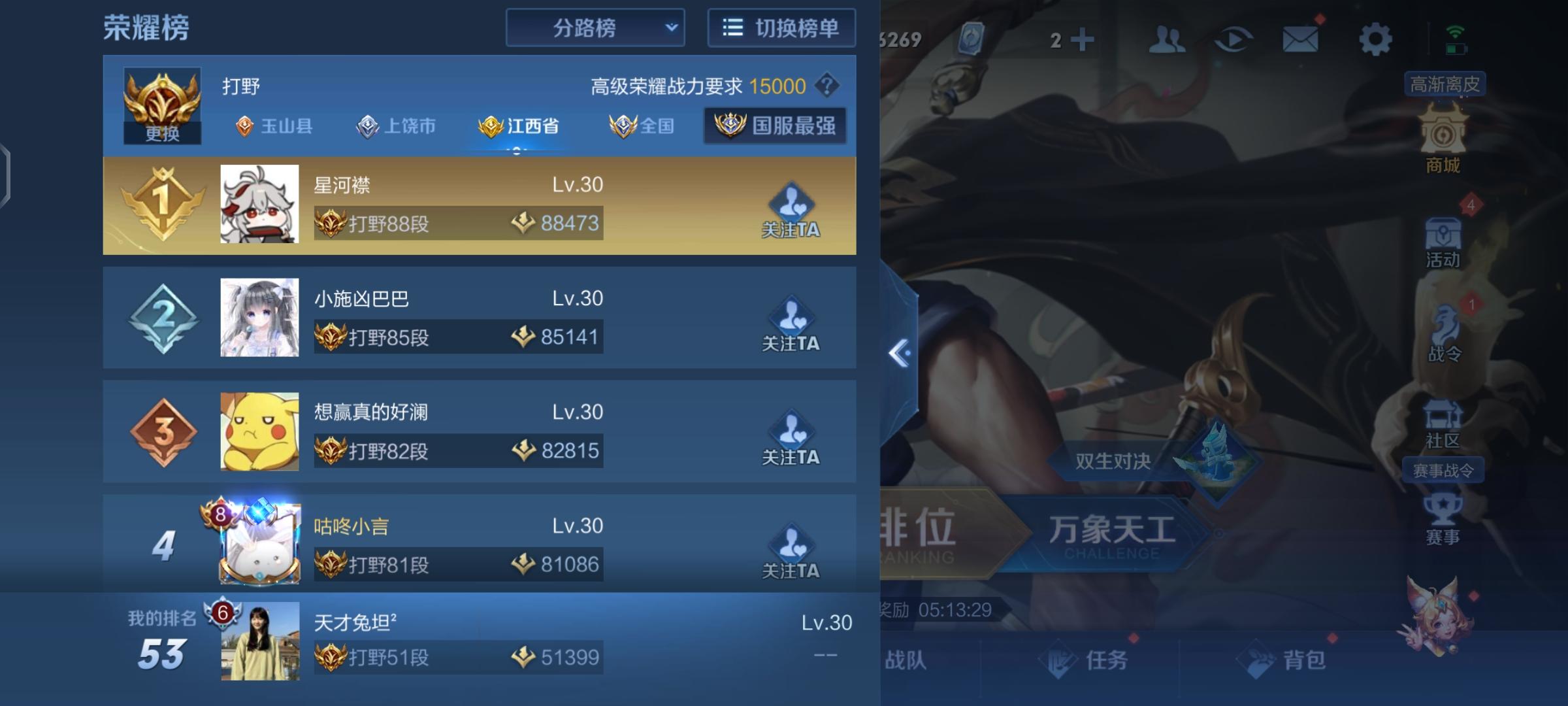Open the friends list icon

[1168, 39]
